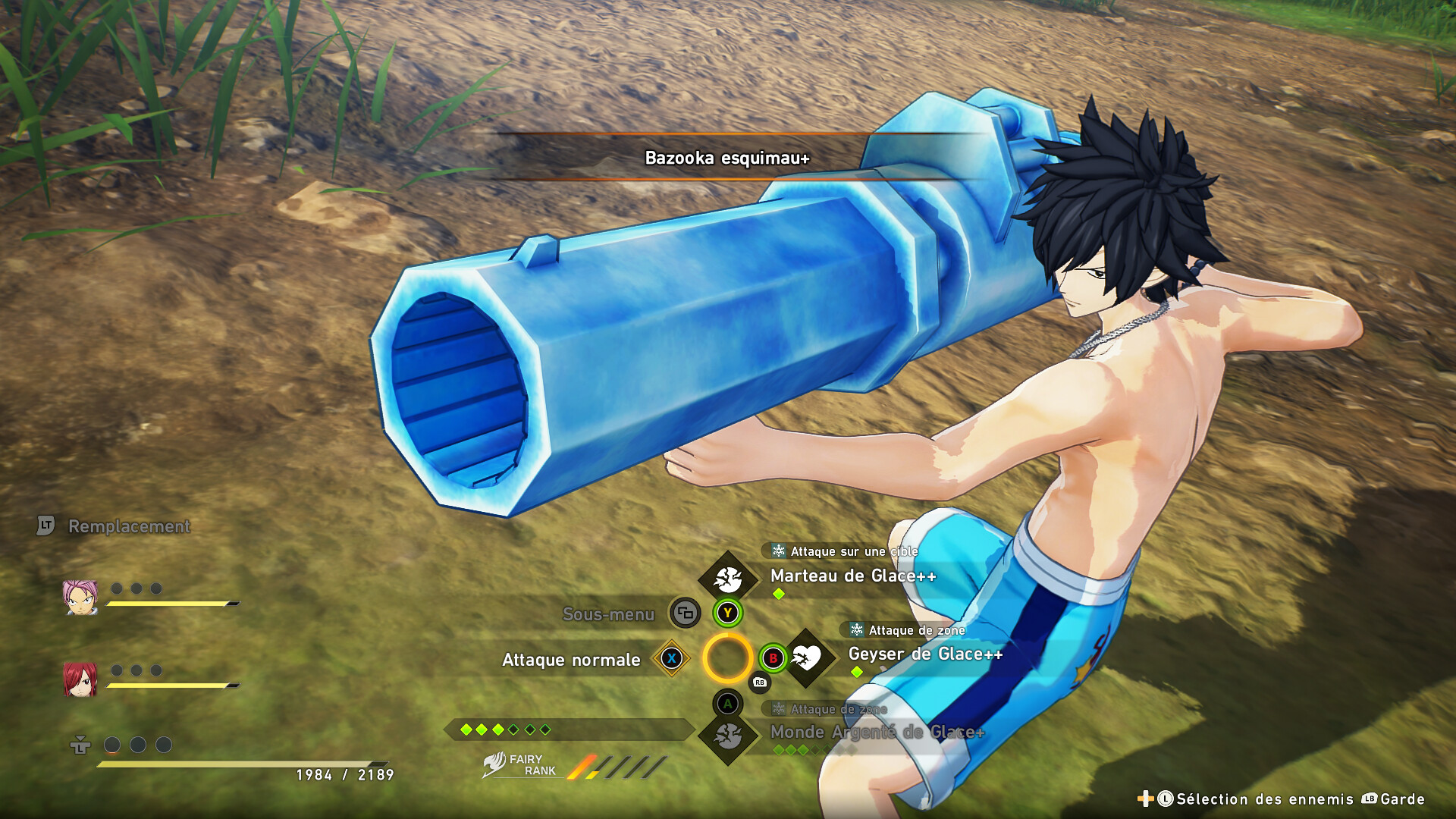Open the Sous-menu option
1456x819 pixels.
[608, 614]
